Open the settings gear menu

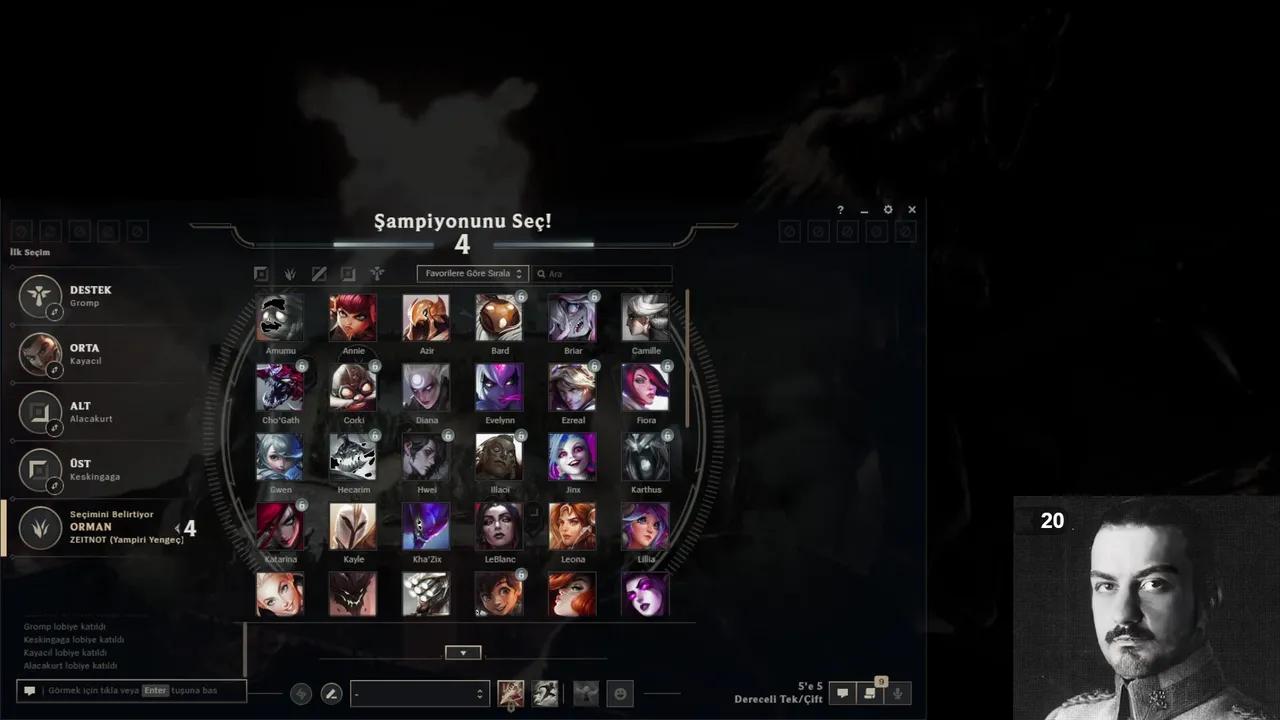point(887,210)
